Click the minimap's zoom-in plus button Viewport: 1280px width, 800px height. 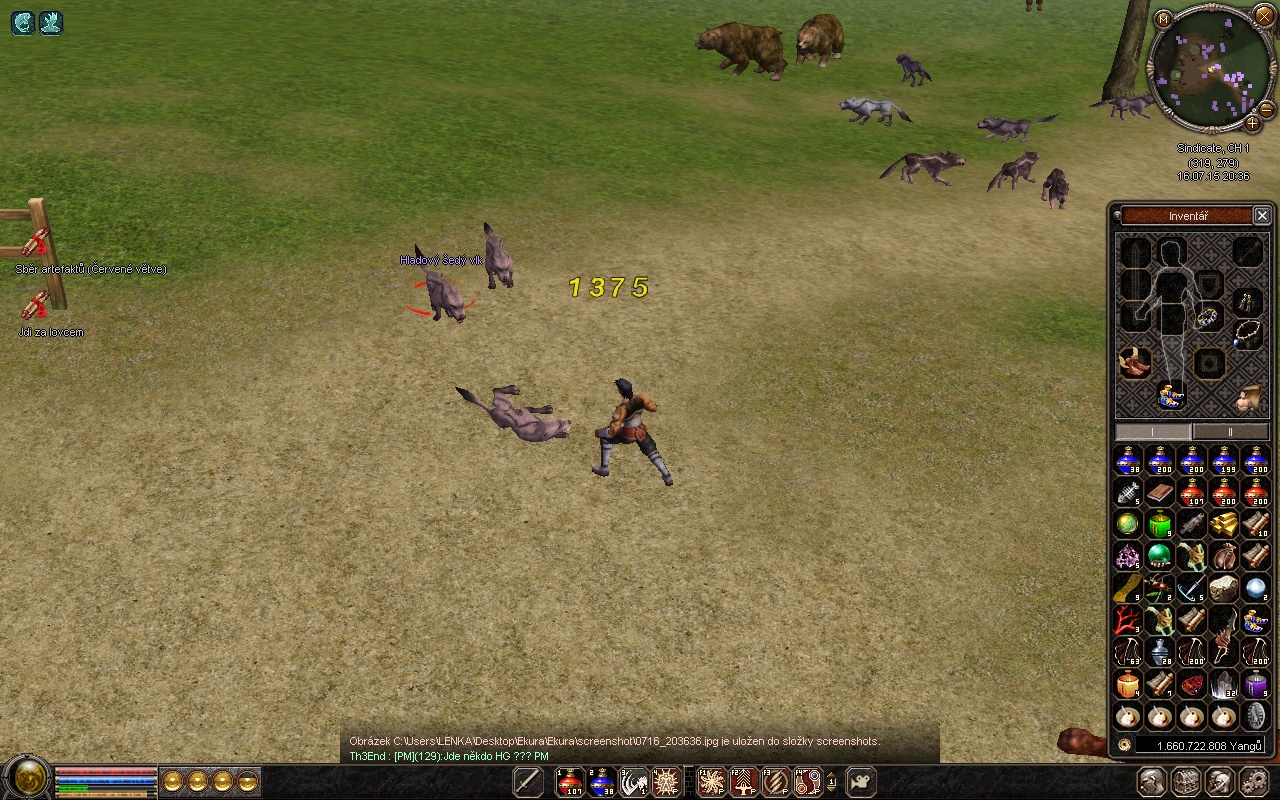pos(1252,123)
